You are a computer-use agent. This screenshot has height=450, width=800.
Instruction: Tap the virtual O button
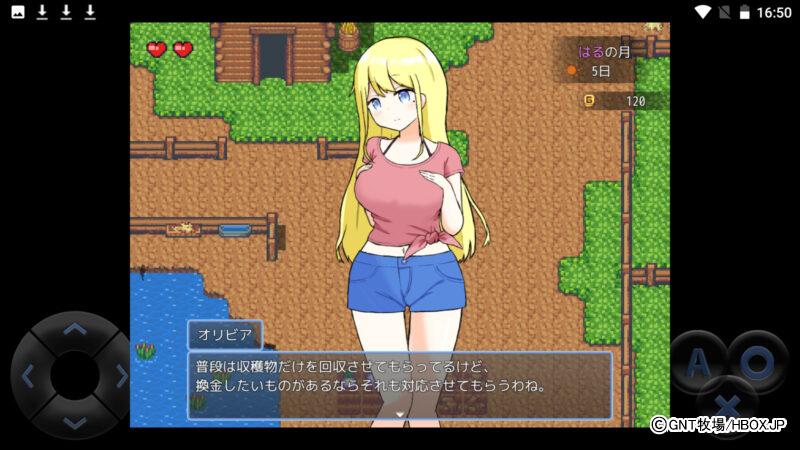757,362
